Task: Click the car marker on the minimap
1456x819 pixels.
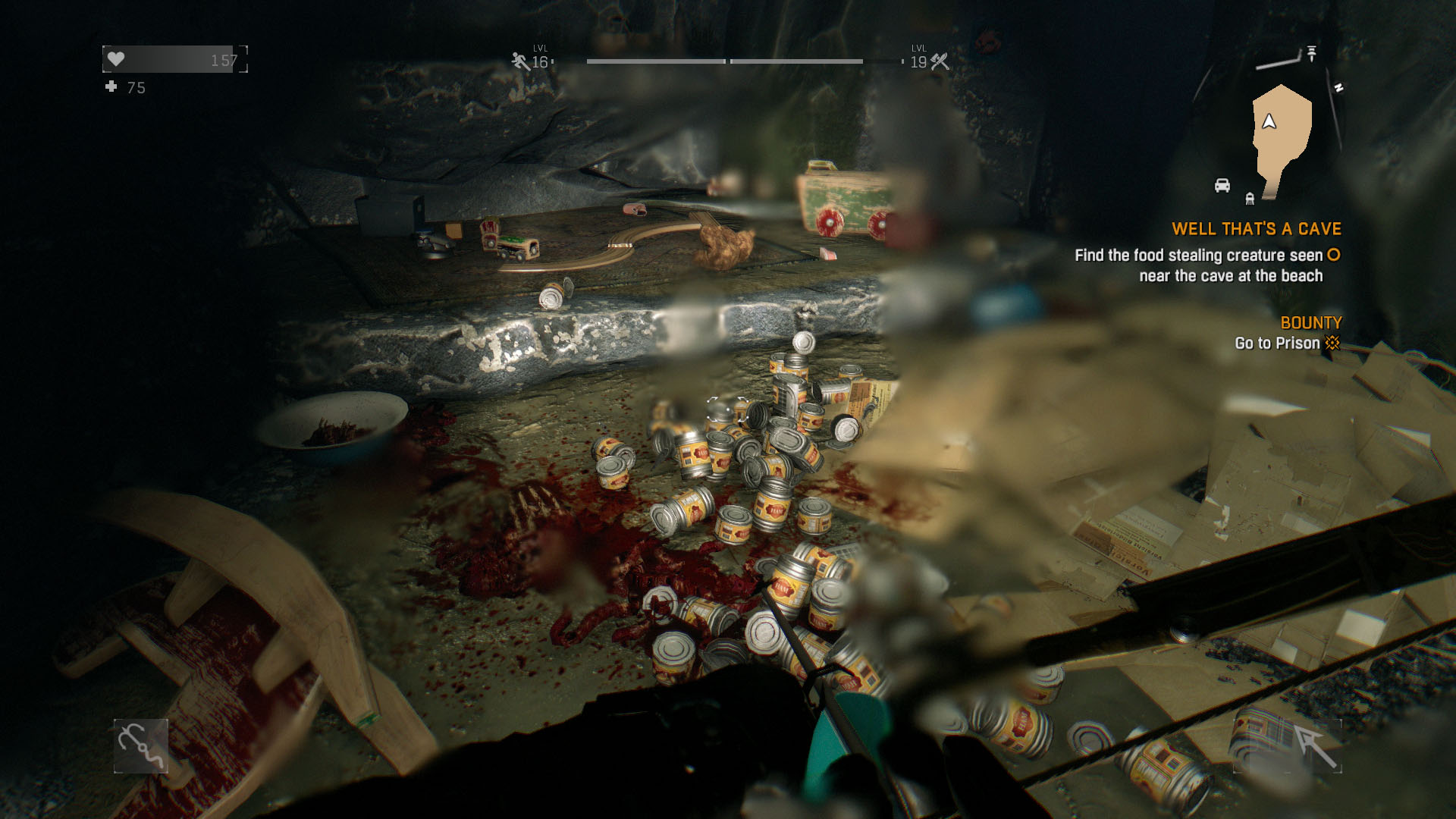Action: pyautogui.click(x=1222, y=186)
